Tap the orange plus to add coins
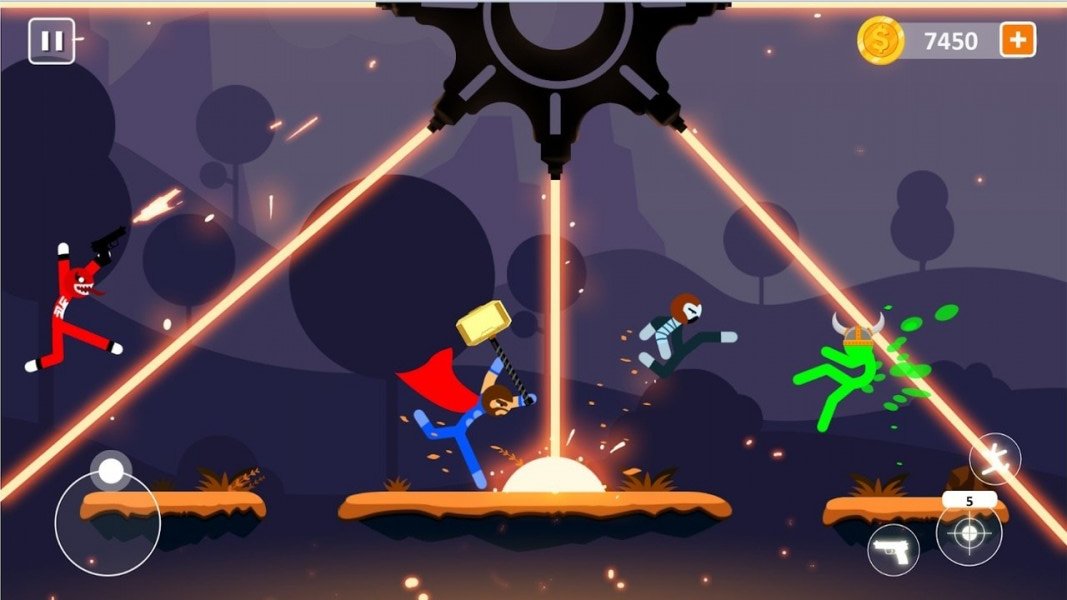 pyautogui.click(x=1017, y=40)
